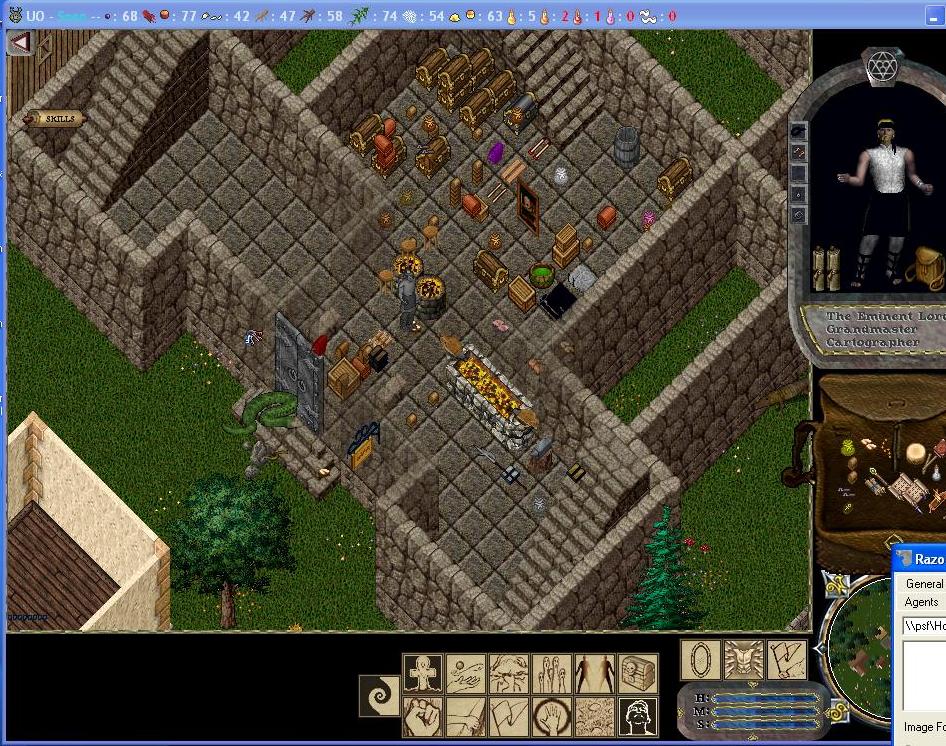Use the open hand in circle icon
946x746 pixels.
point(552,717)
